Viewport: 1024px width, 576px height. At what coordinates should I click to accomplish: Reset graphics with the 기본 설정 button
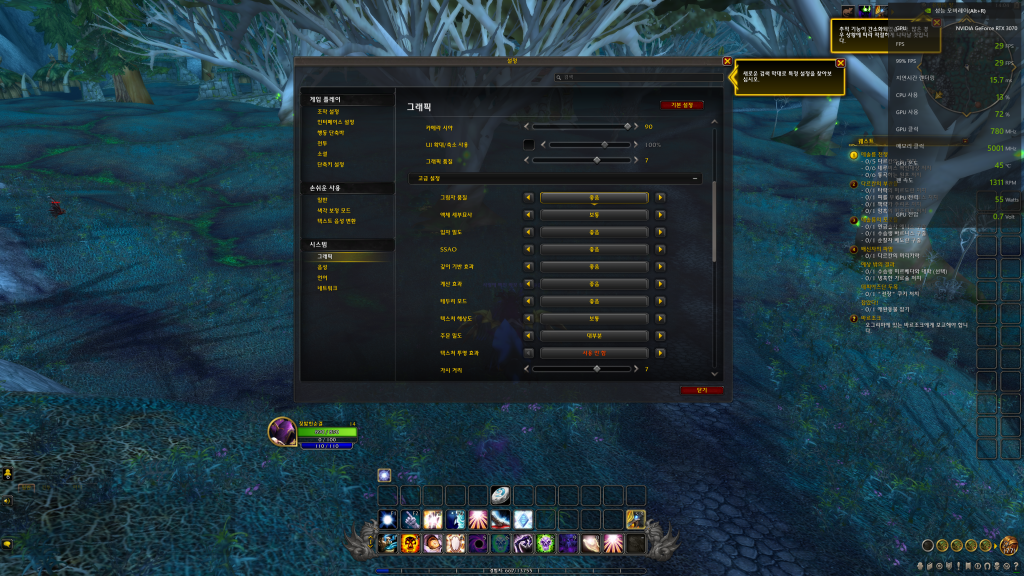coord(681,104)
